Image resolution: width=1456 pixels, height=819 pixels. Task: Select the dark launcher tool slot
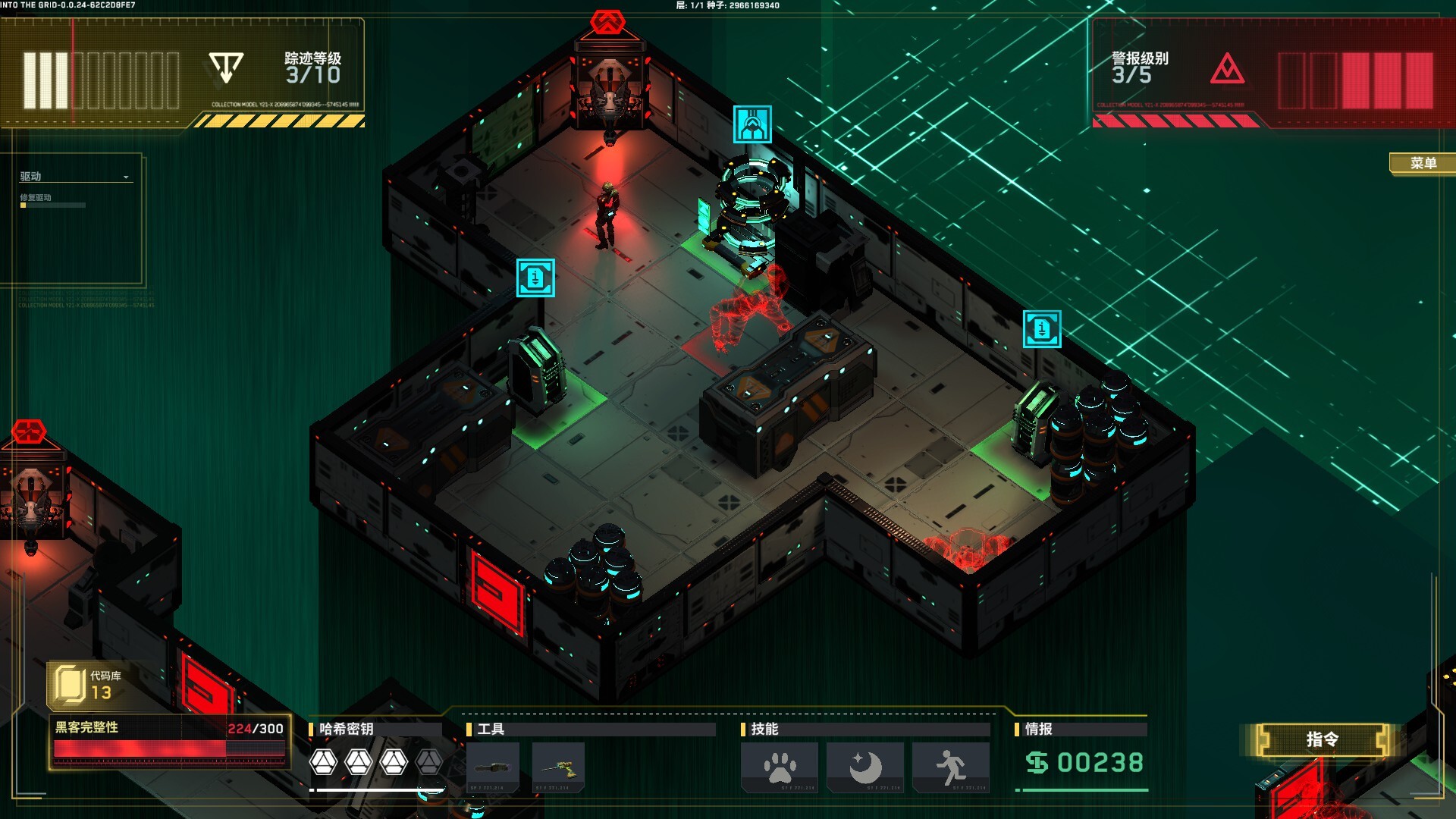pos(493,767)
